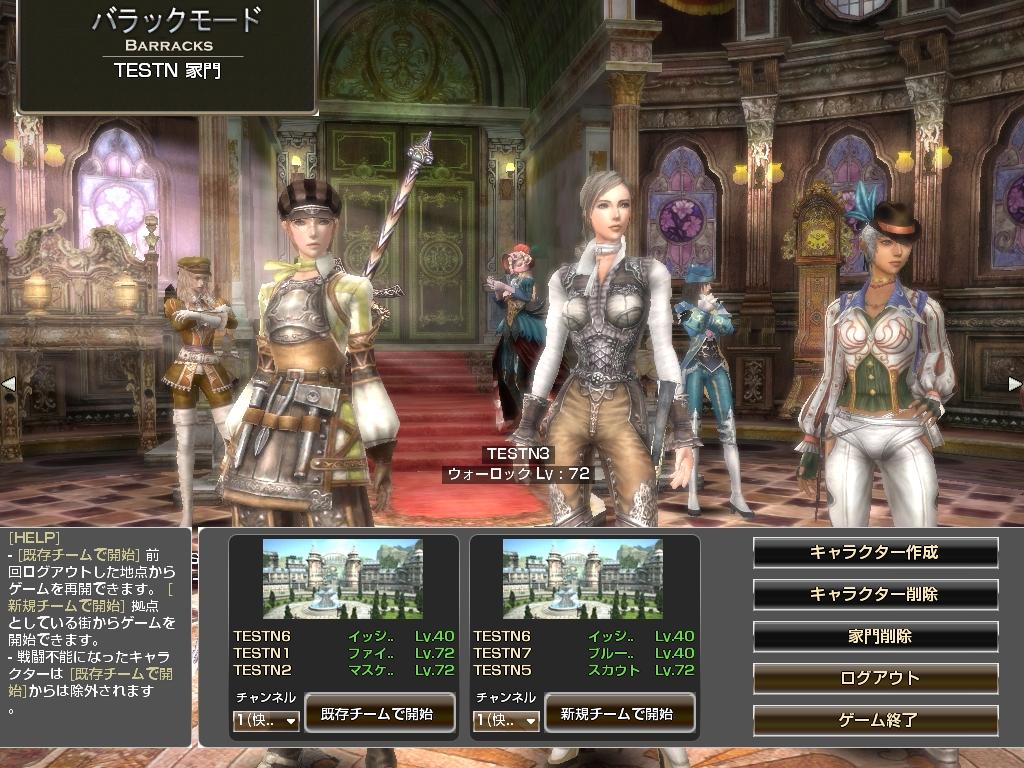Start with 既存チームで開始

(377, 714)
